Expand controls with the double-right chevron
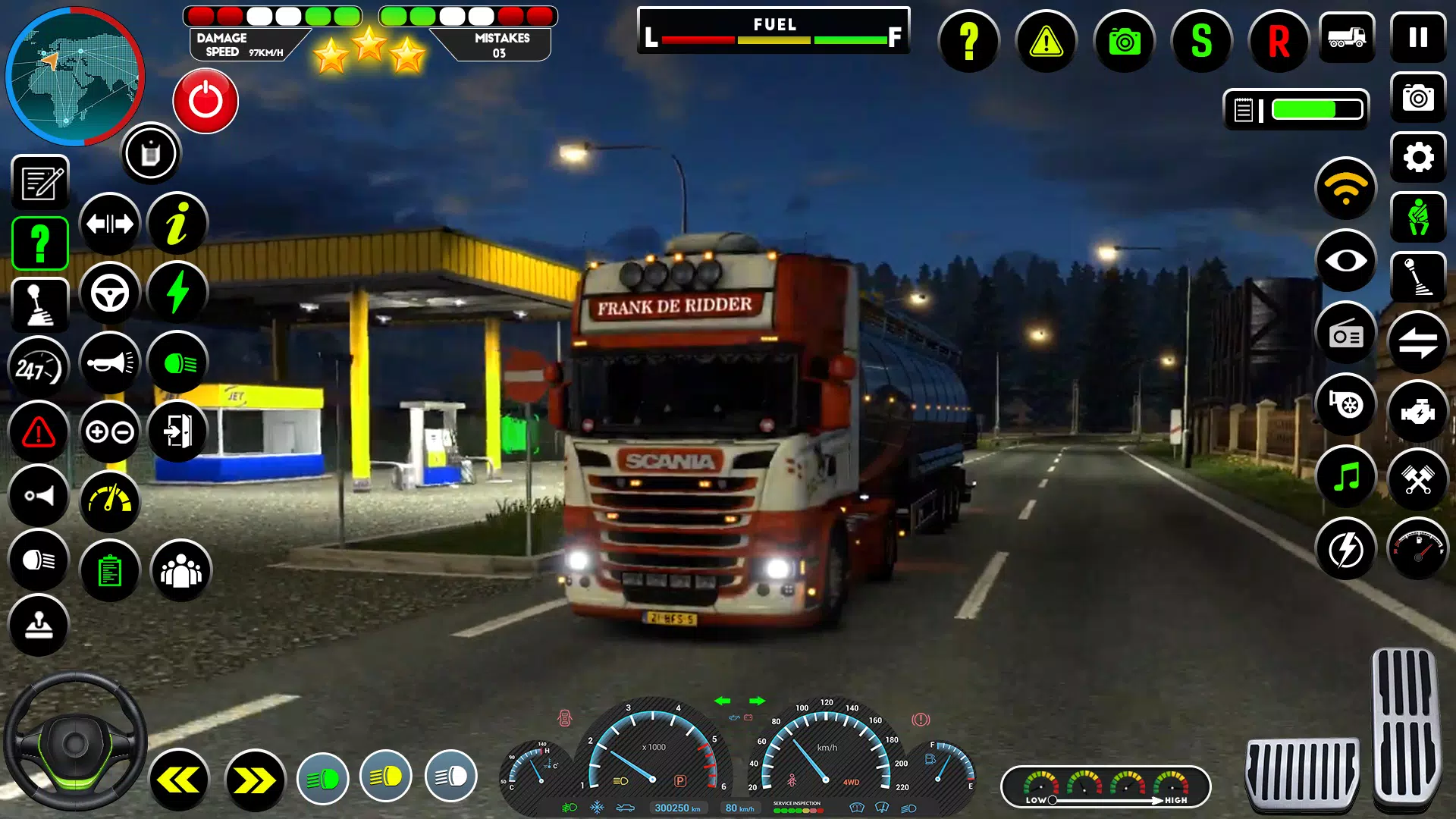Screen dimensions: 1456x819 253,777
